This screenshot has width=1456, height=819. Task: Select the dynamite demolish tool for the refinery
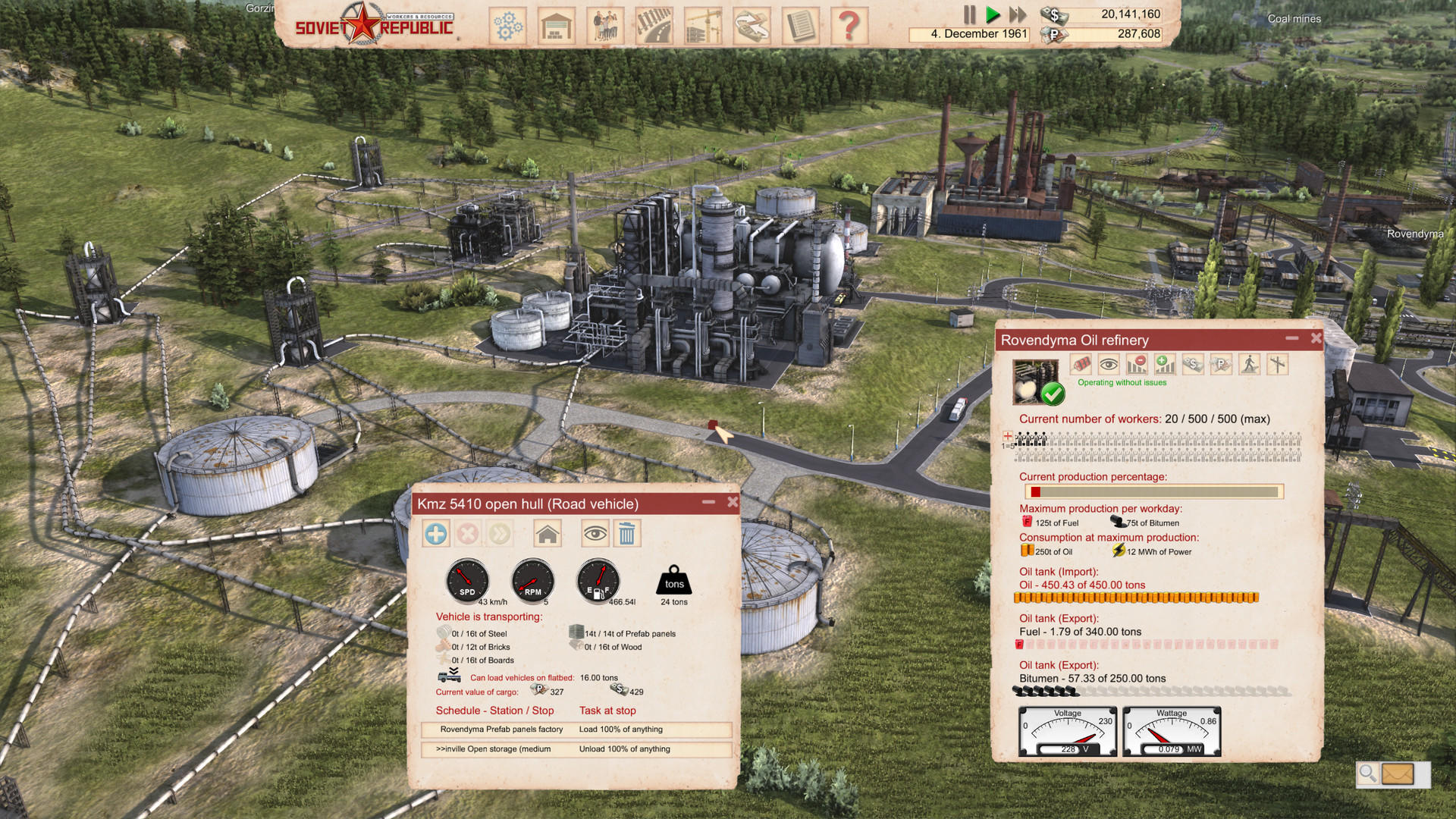[x=1082, y=365]
